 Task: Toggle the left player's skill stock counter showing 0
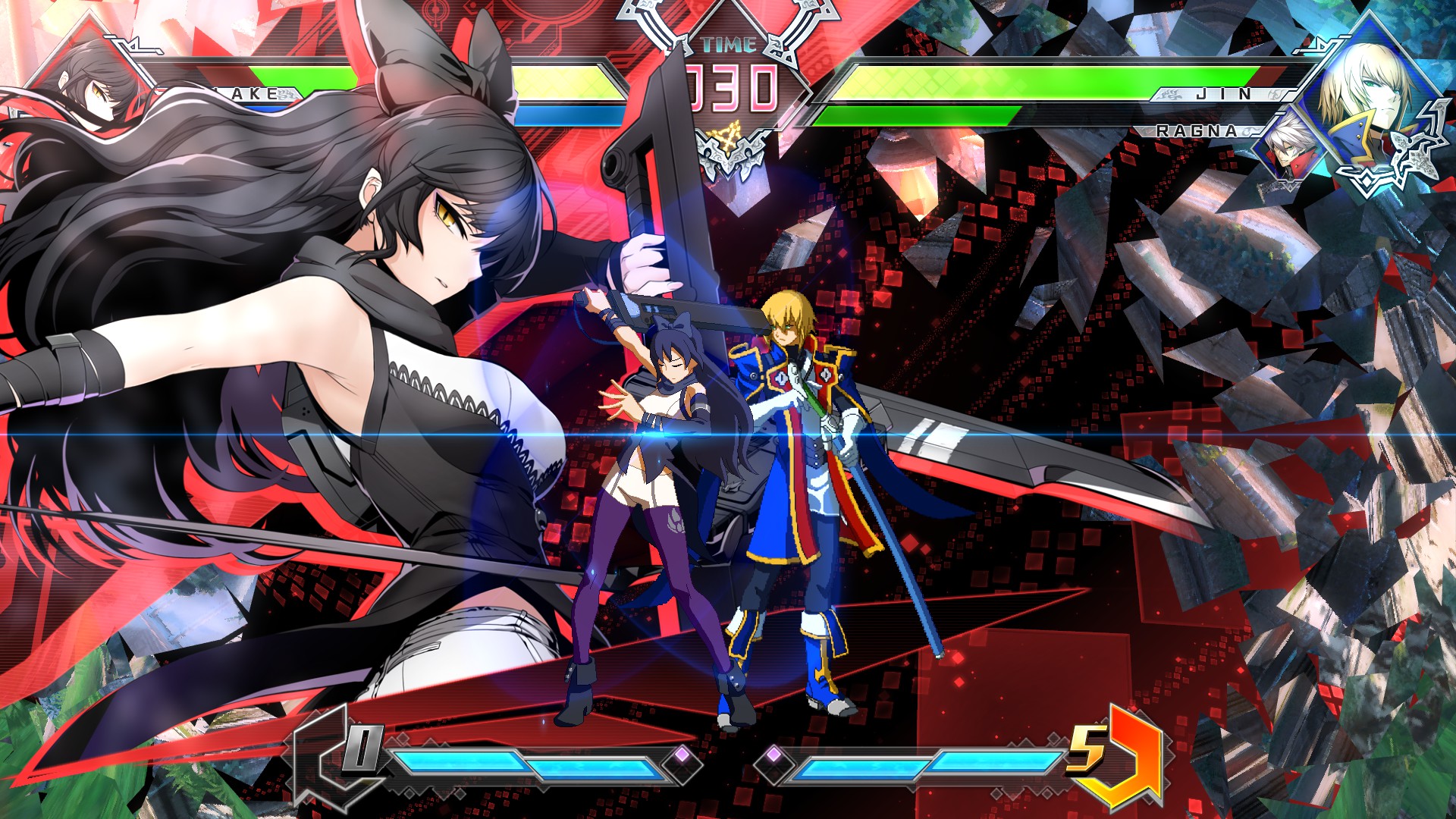click(364, 747)
